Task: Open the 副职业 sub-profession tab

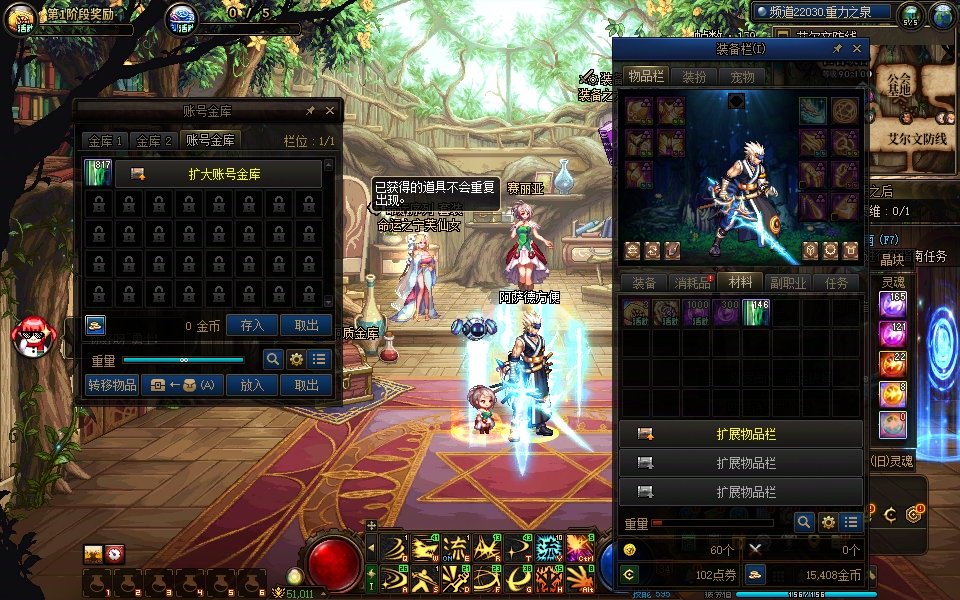Action: pyautogui.click(x=788, y=283)
